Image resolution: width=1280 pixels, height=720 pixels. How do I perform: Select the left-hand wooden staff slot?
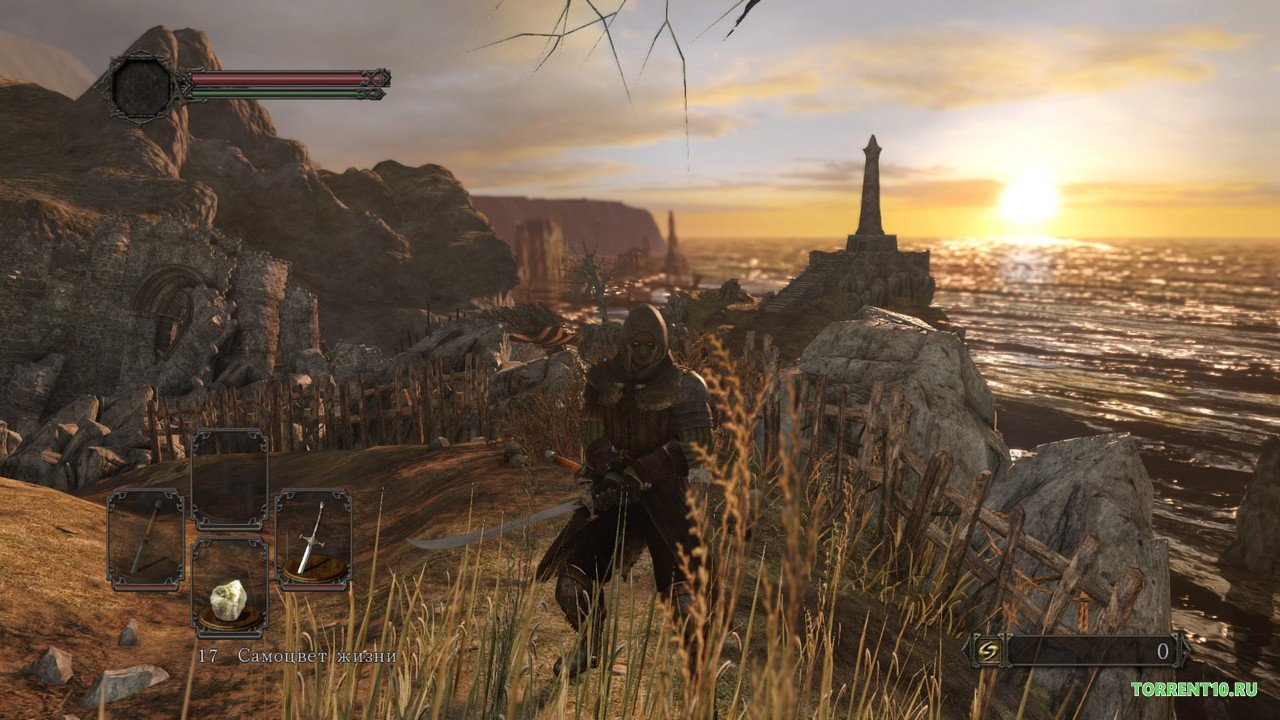pos(146,538)
